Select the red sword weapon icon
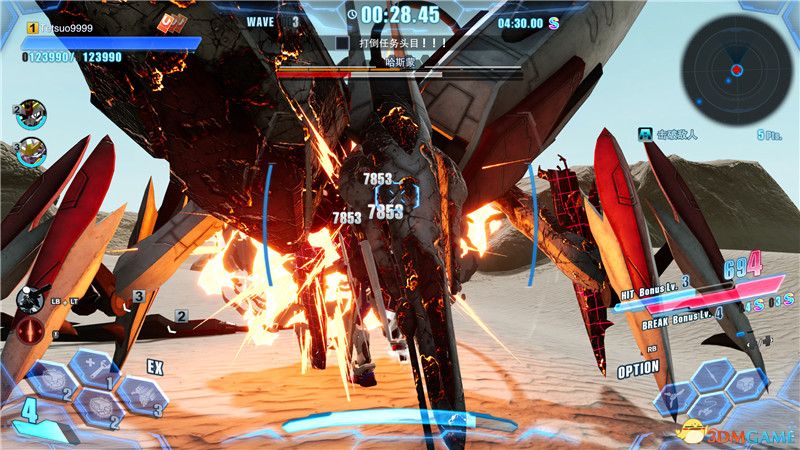Image resolution: width=800 pixels, height=450 pixels. [30, 330]
